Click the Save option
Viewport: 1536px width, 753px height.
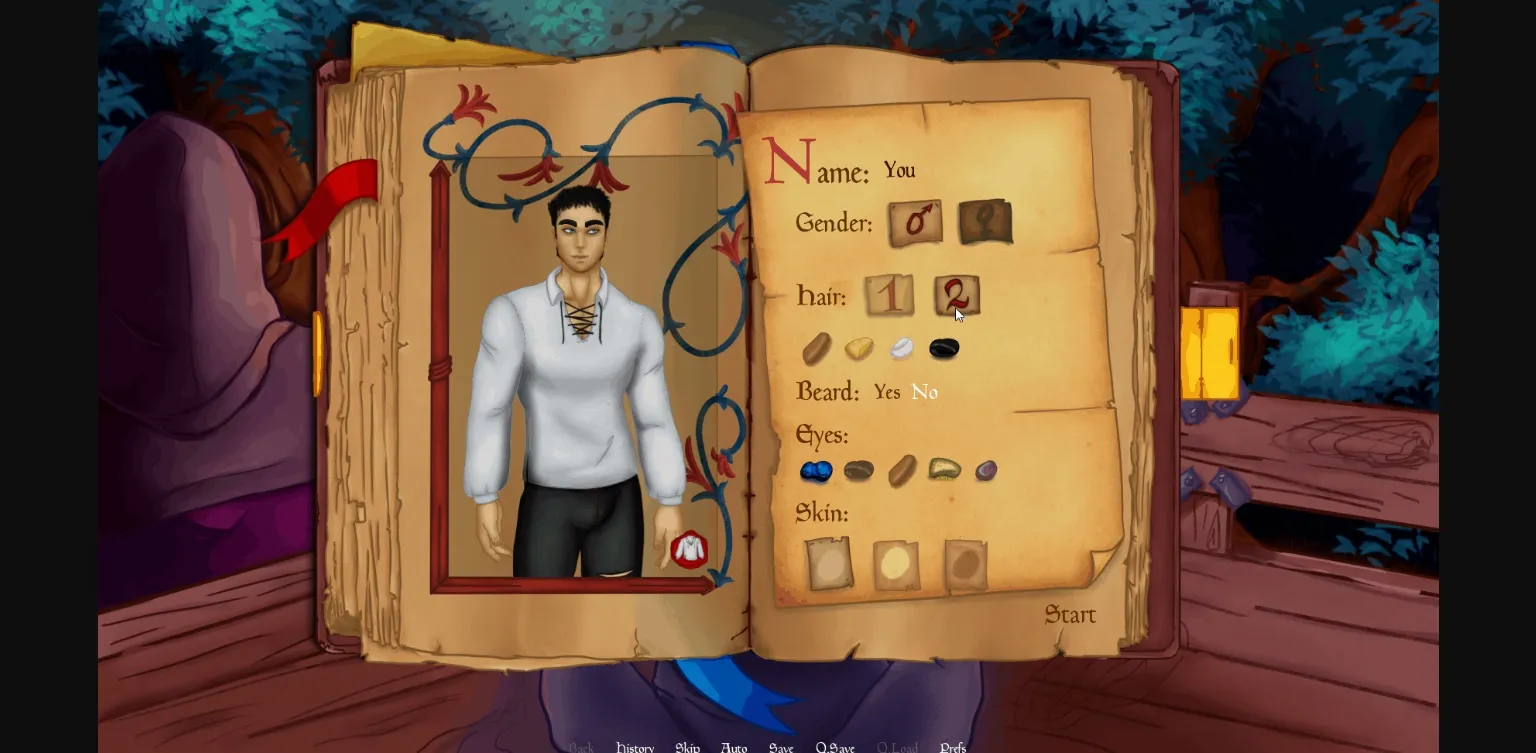pyautogui.click(x=781, y=747)
